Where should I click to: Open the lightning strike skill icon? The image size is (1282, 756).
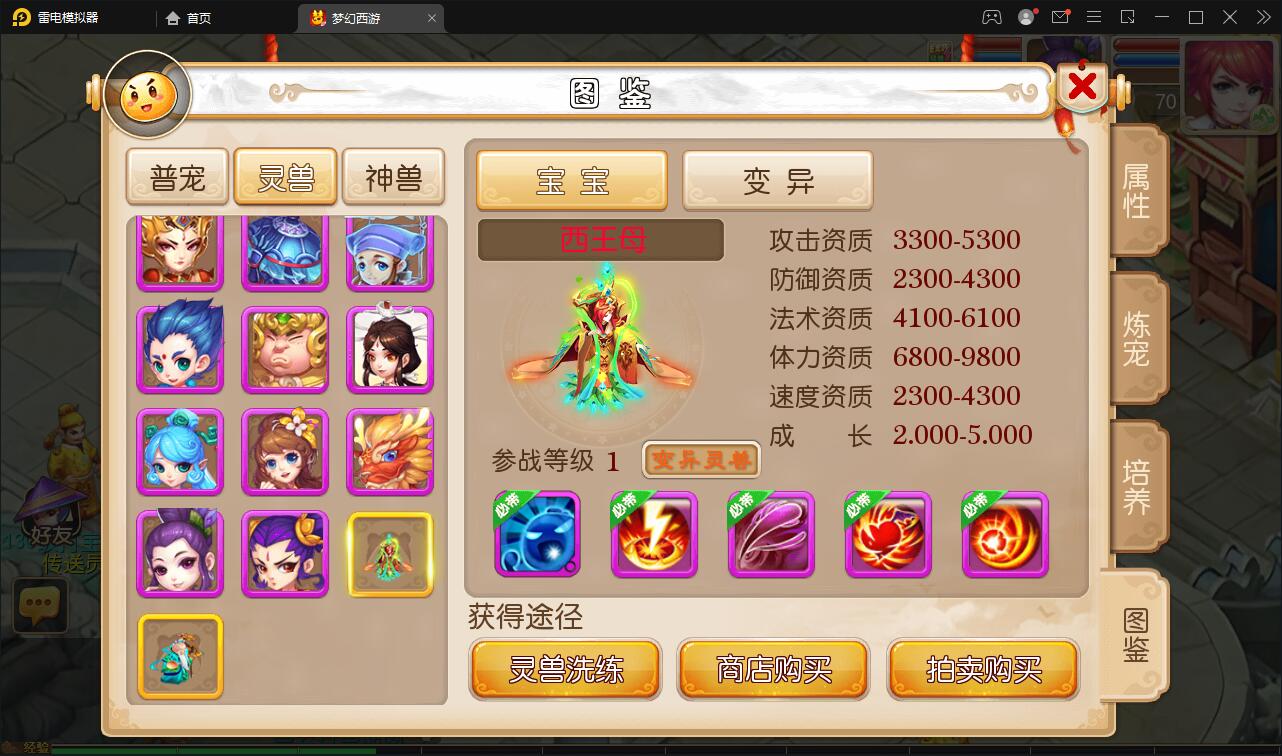(654, 535)
